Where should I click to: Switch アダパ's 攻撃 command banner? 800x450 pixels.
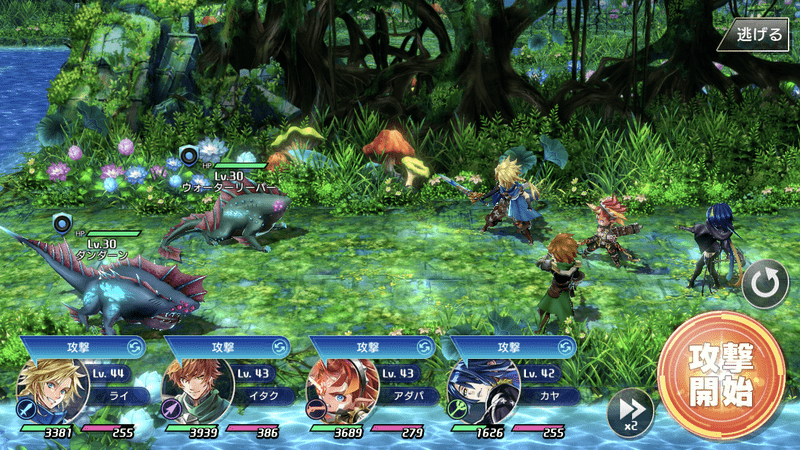click(370, 345)
